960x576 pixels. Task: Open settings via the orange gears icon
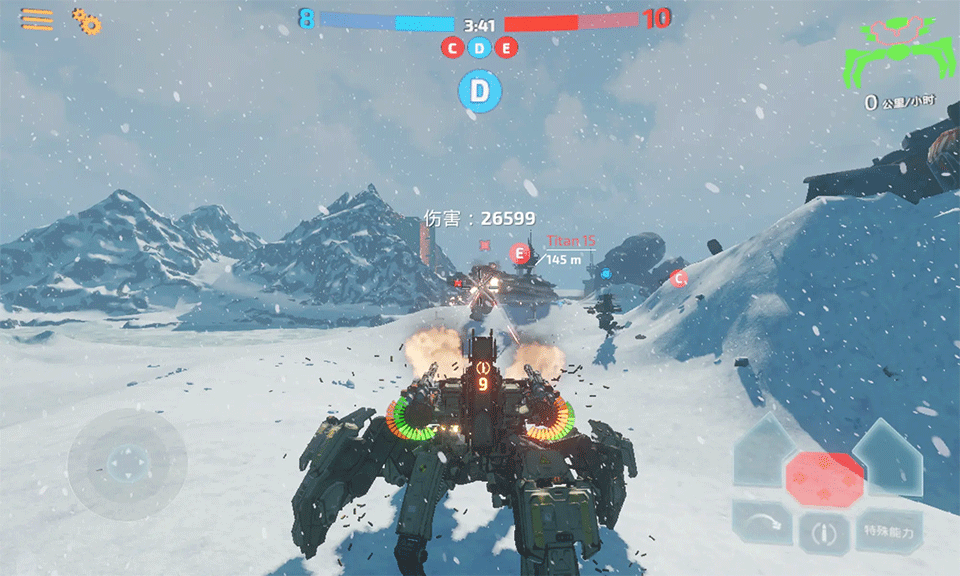click(87, 21)
